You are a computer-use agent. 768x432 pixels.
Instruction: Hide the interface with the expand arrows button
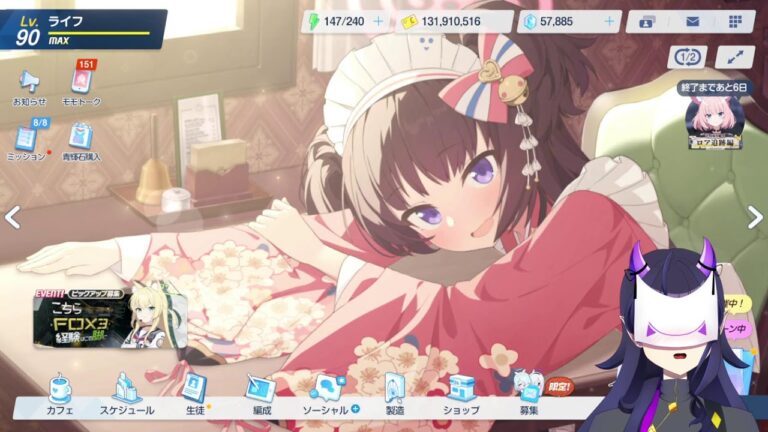click(x=735, y=58)
